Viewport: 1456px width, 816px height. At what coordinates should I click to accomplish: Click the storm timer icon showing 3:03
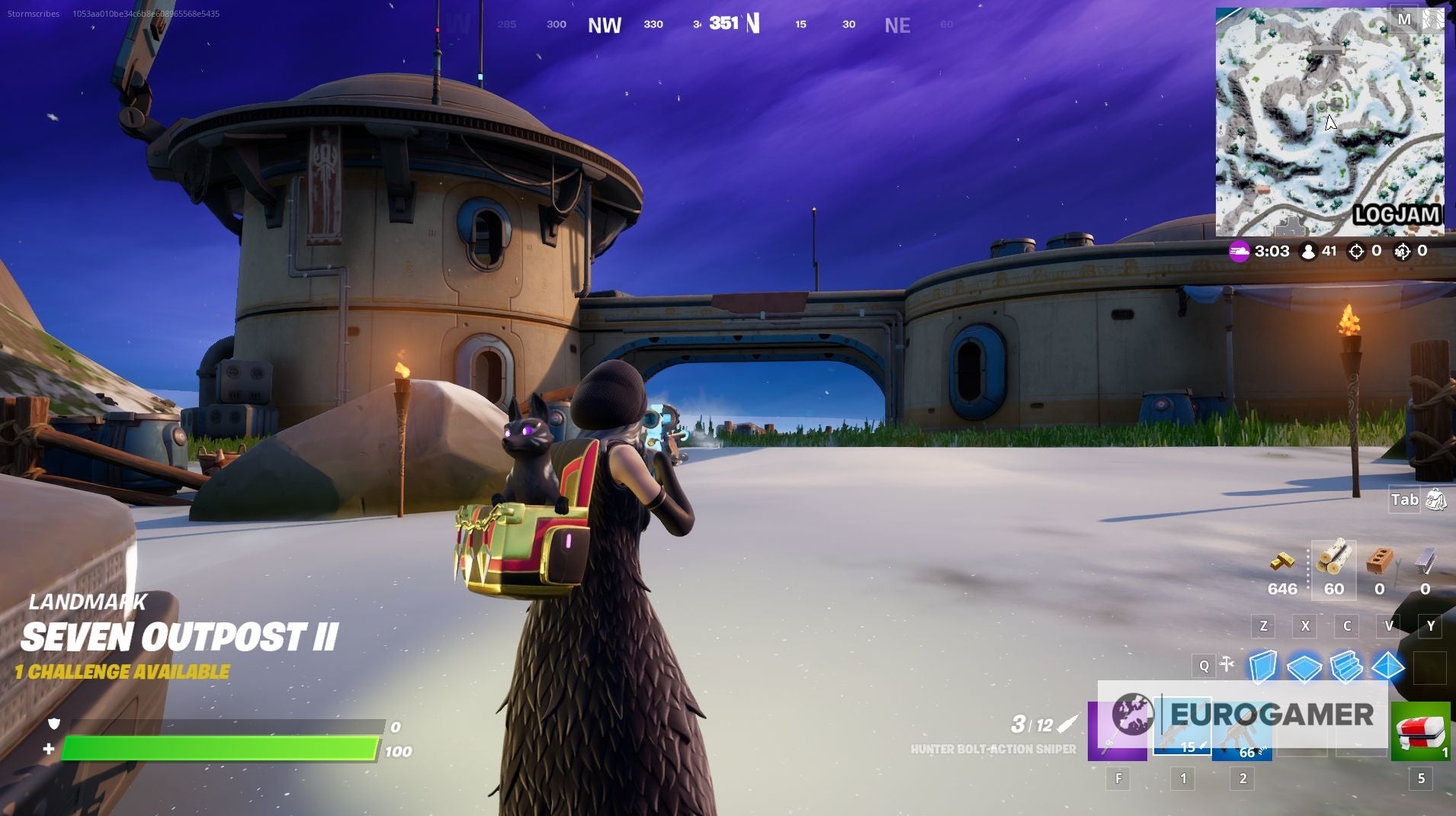[1241, 250]
